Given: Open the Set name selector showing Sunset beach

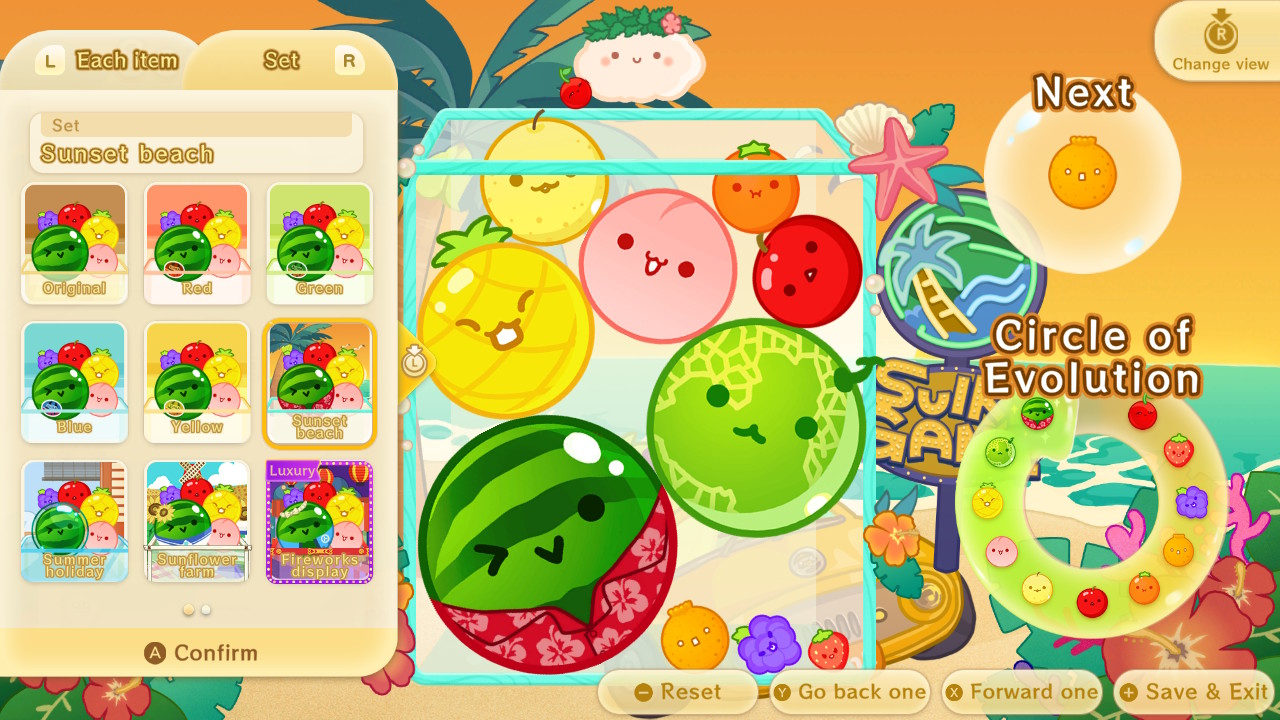Looking at the screenshot, I should click(196, 145).
